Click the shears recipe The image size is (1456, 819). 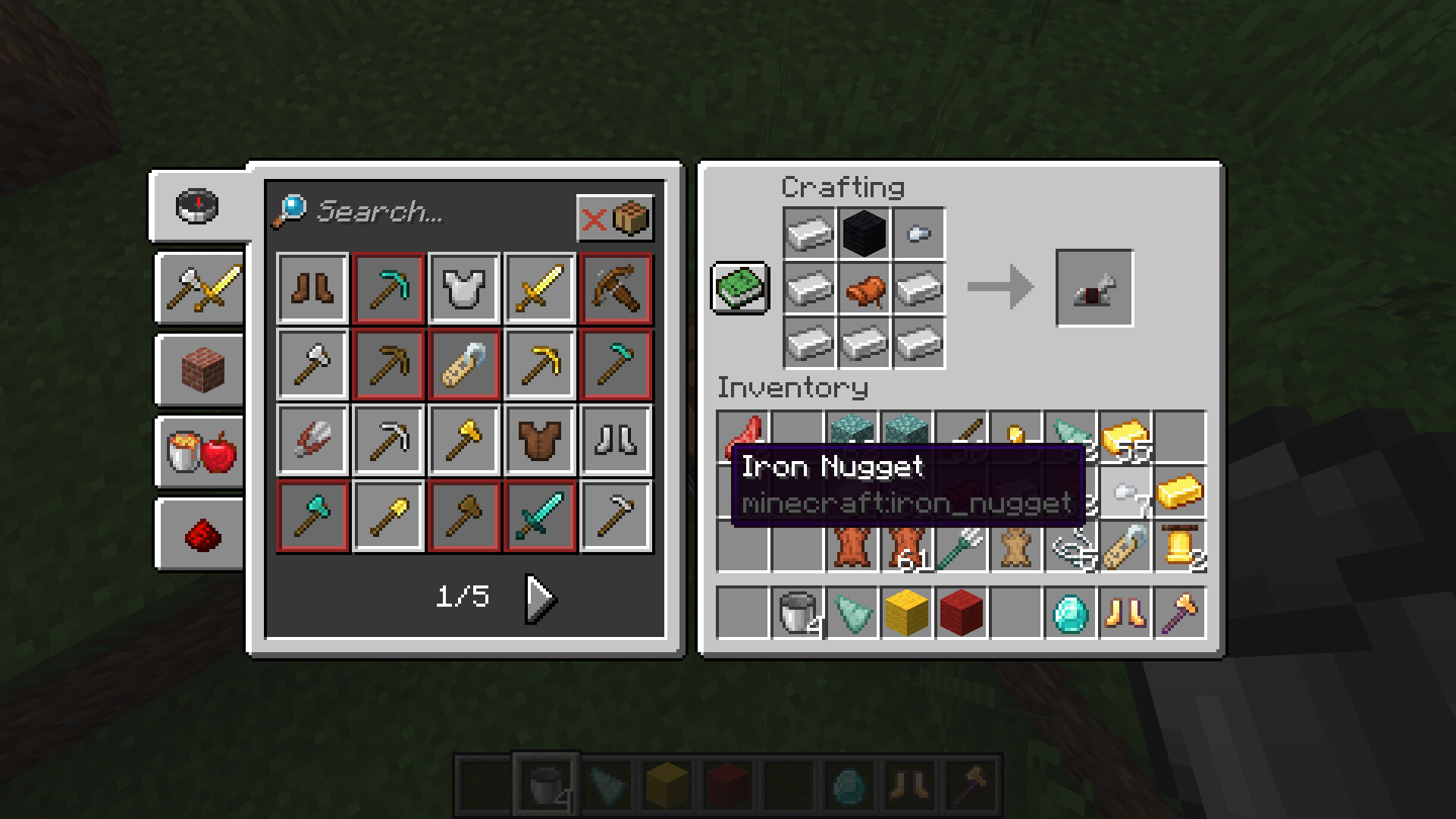pos(312,440)
